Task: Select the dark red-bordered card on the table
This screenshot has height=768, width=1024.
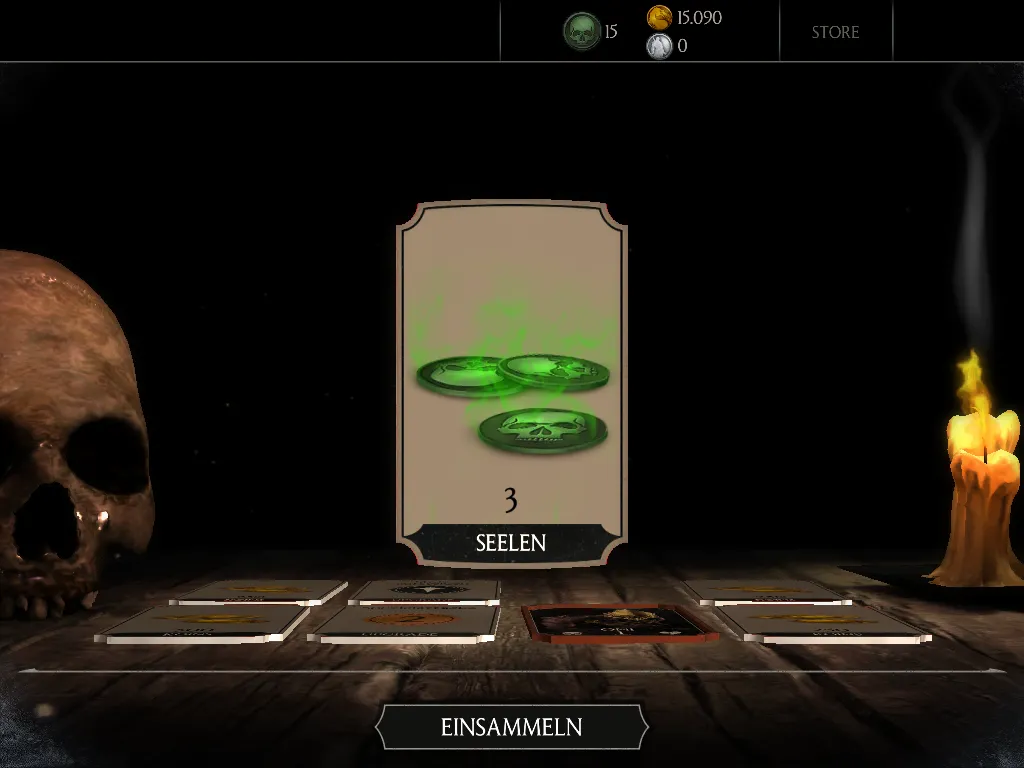Action: pyautogui.click(x=620, y=622)
